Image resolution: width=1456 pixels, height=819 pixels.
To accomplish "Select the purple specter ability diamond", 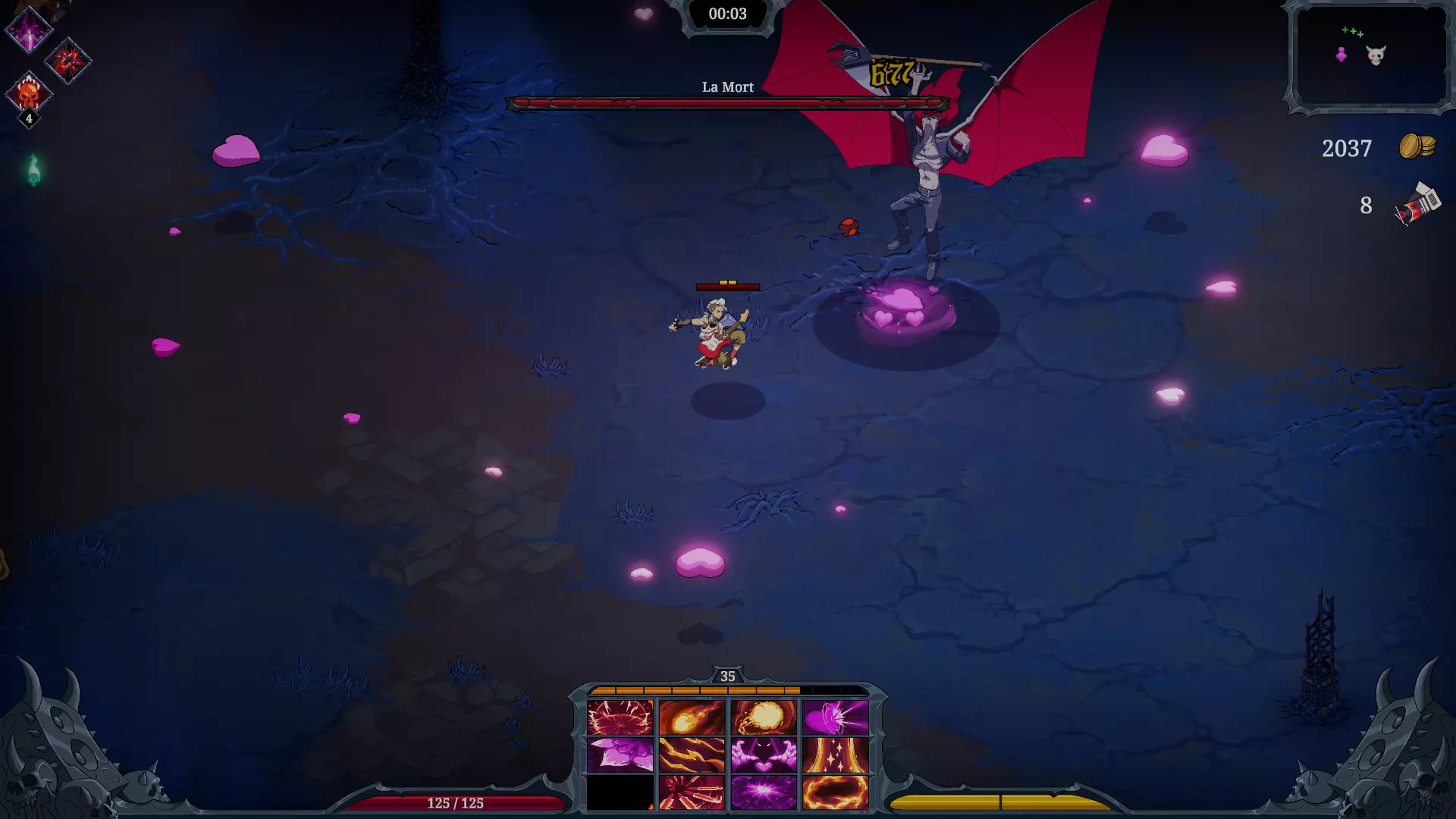I will (28, 30).
